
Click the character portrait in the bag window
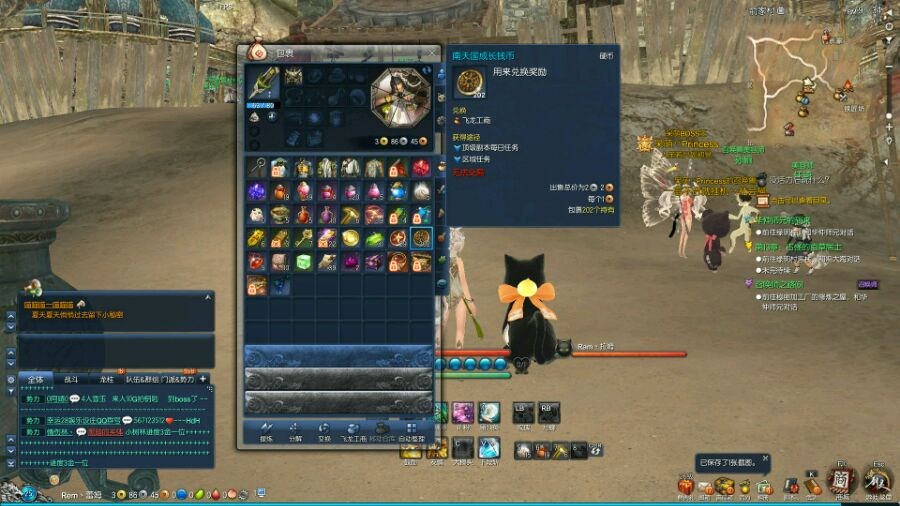click(400, 97)
